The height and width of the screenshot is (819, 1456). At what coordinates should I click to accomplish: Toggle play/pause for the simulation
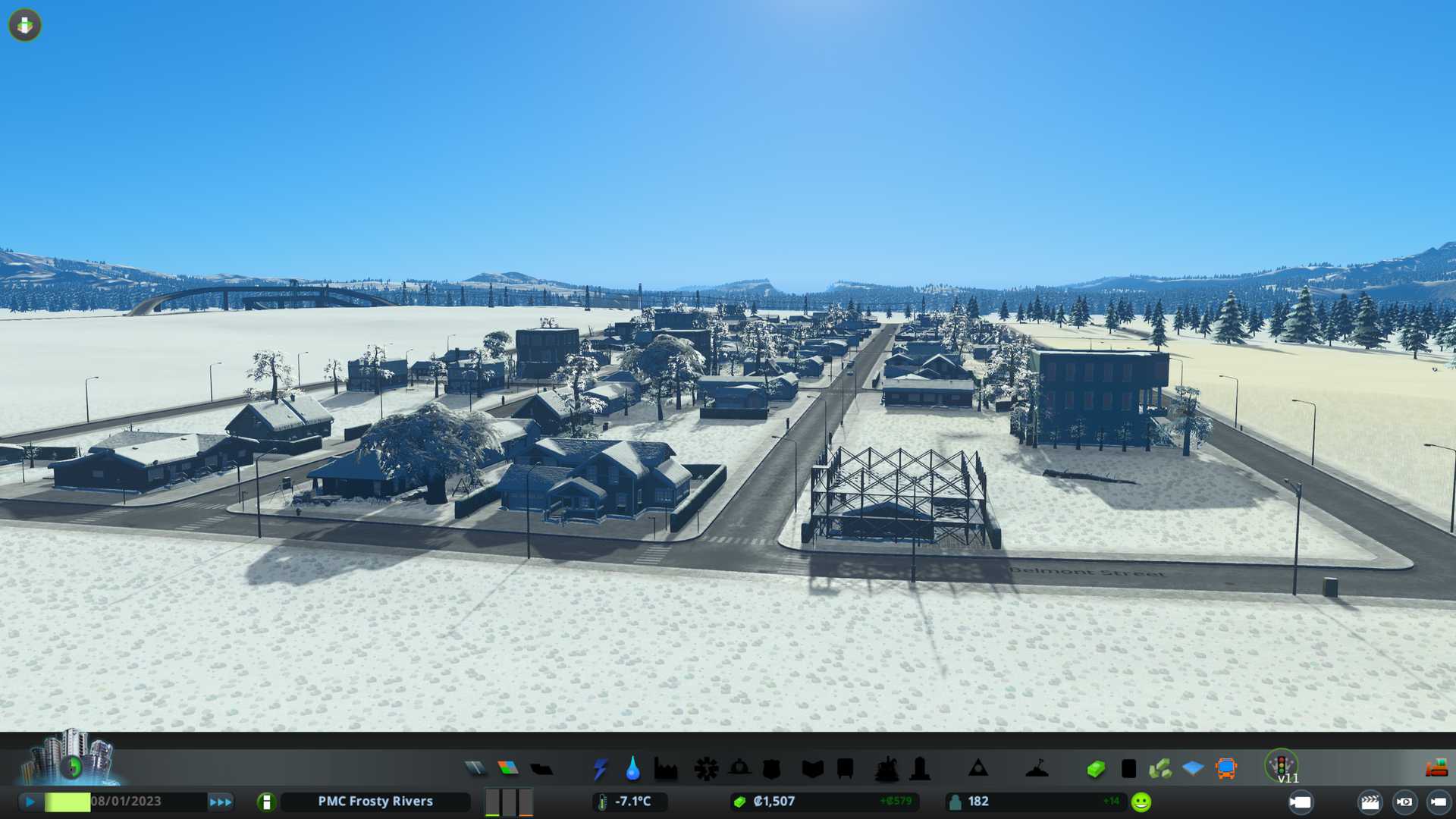point(30,802)
